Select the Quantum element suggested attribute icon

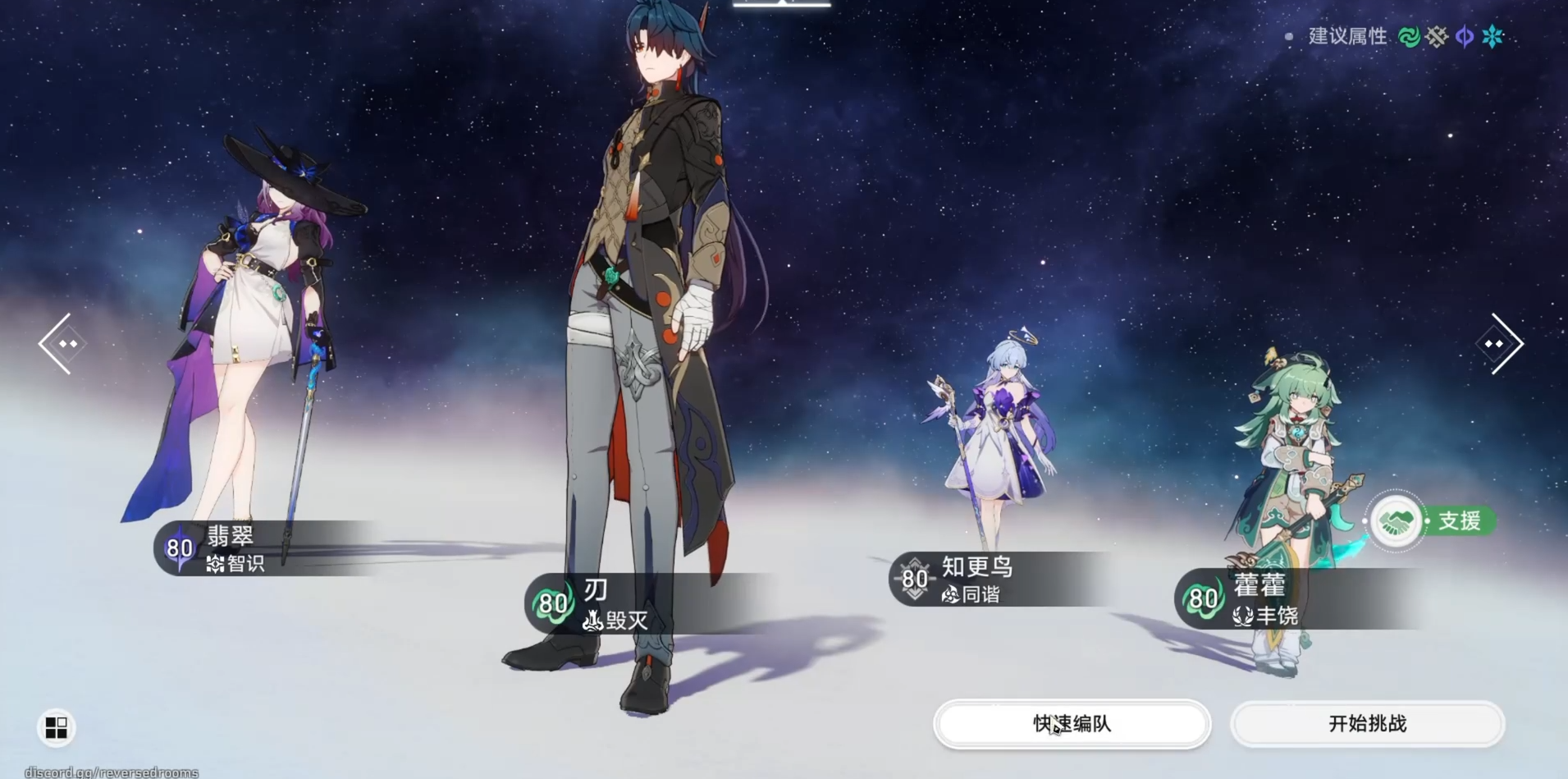tap(1464, 36)
